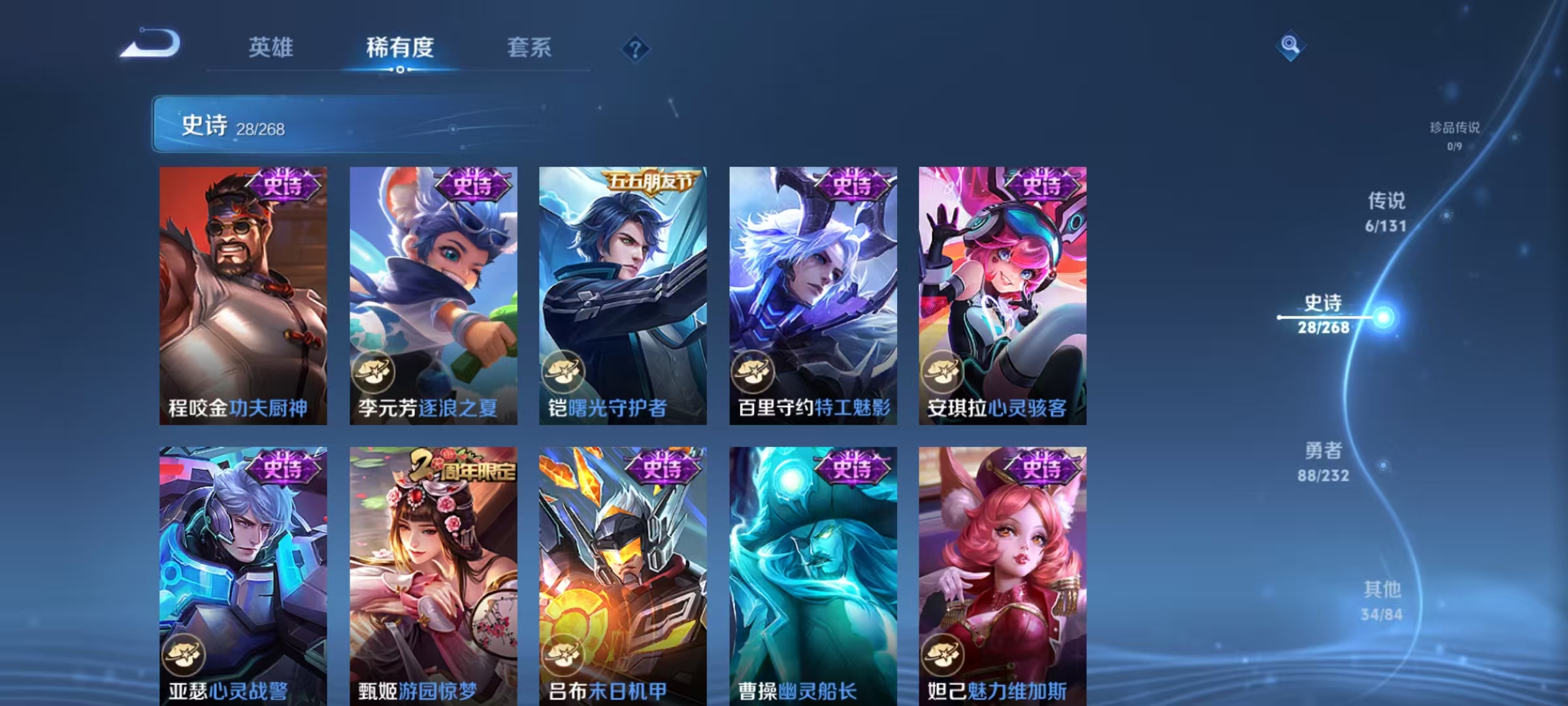Screen dimensions: 1568x706
Task: Open the 曹操幽灵船长 skin thumbnail
Action: [812, 575]
